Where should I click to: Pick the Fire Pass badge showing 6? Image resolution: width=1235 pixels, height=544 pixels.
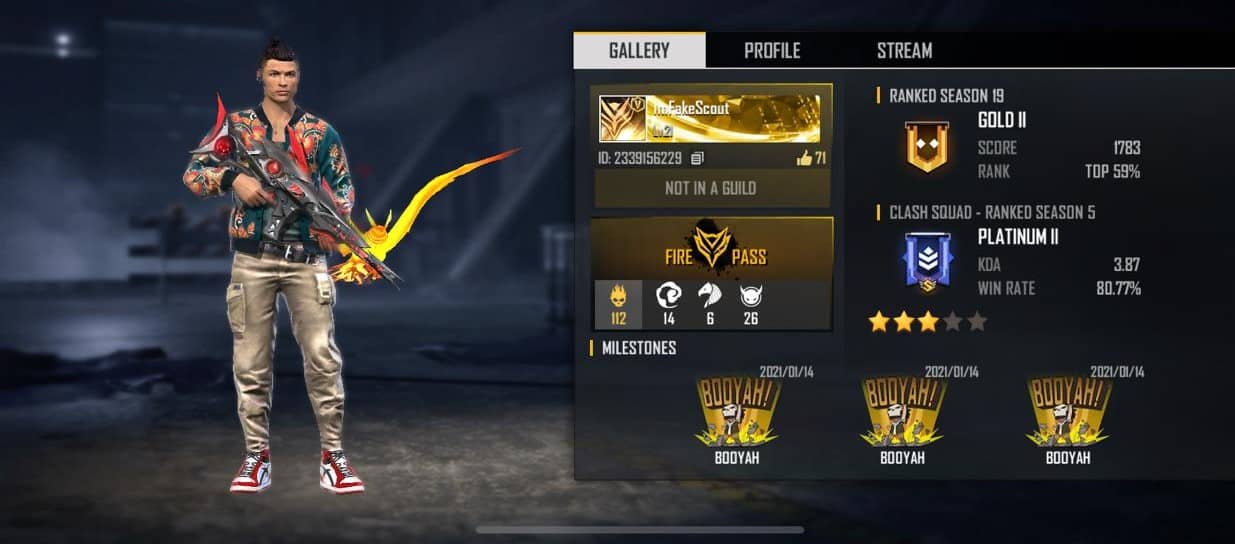point(711,304)
